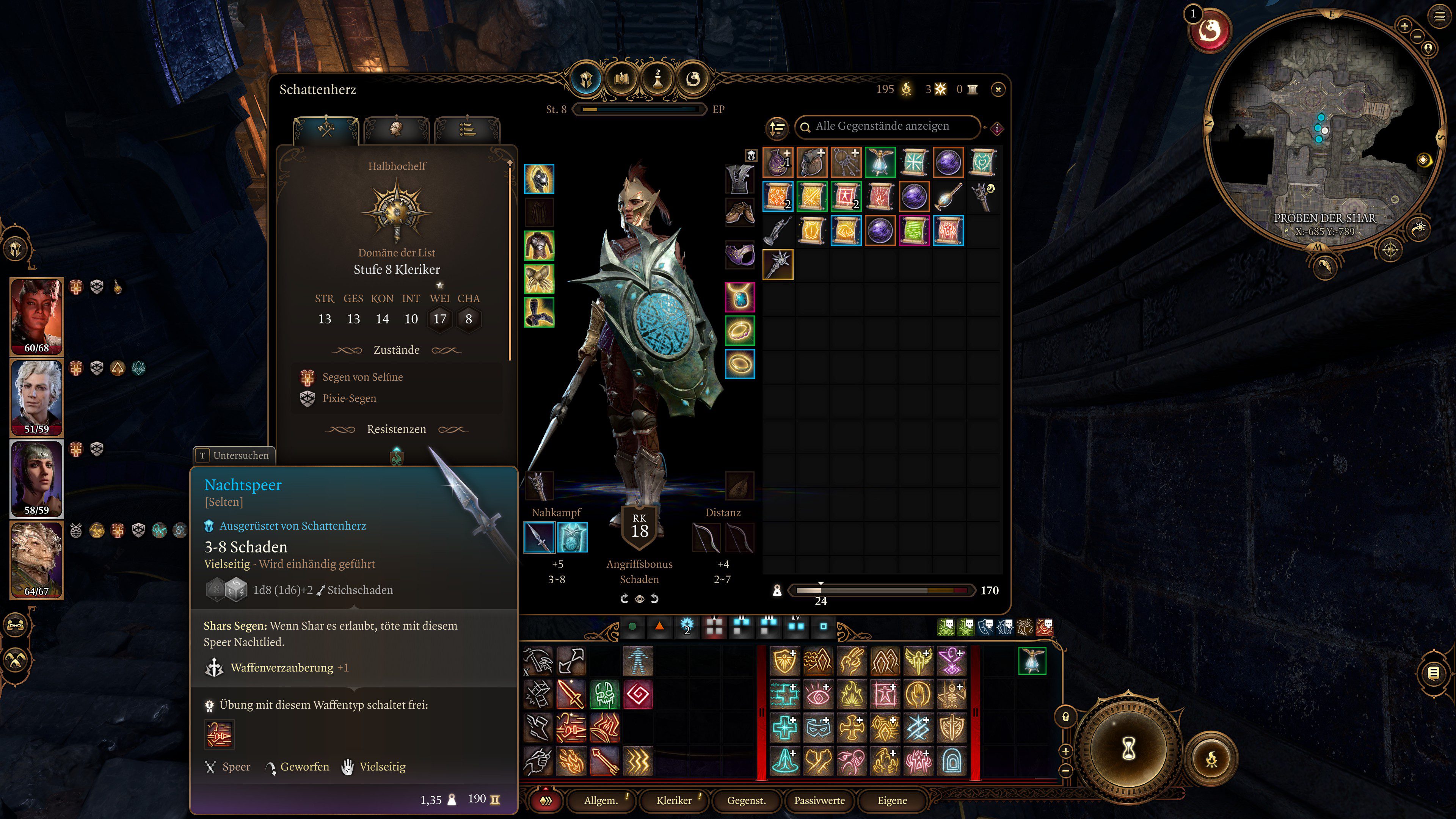This screenshot has height=819, width=1456.
Task: Select the keyring item in inventory
Action: (846, 162)
